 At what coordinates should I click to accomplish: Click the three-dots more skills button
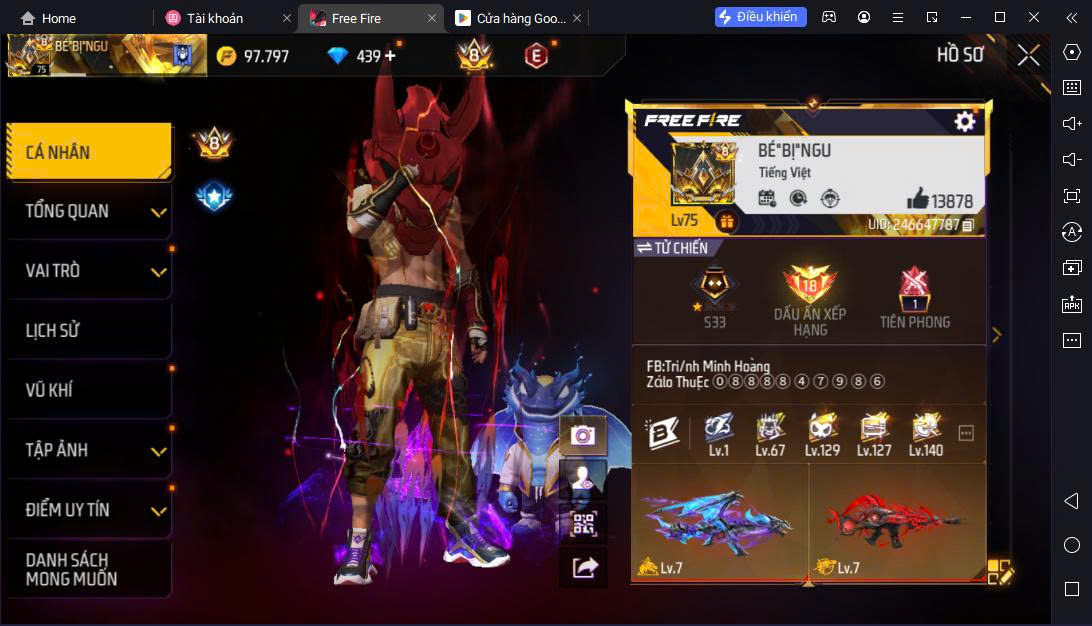click(x=966, y=433)
